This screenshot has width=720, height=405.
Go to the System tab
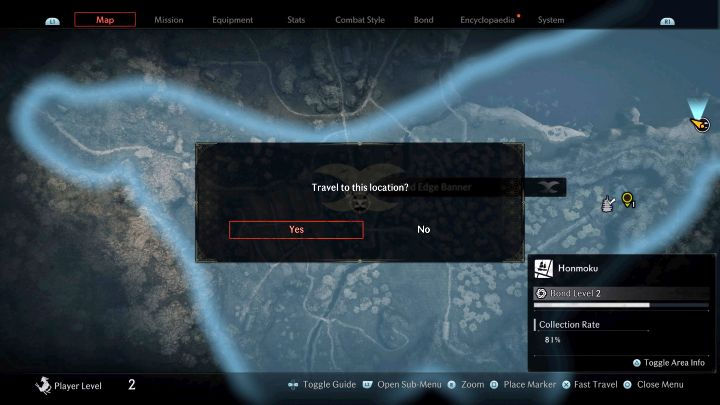(551, 20)
